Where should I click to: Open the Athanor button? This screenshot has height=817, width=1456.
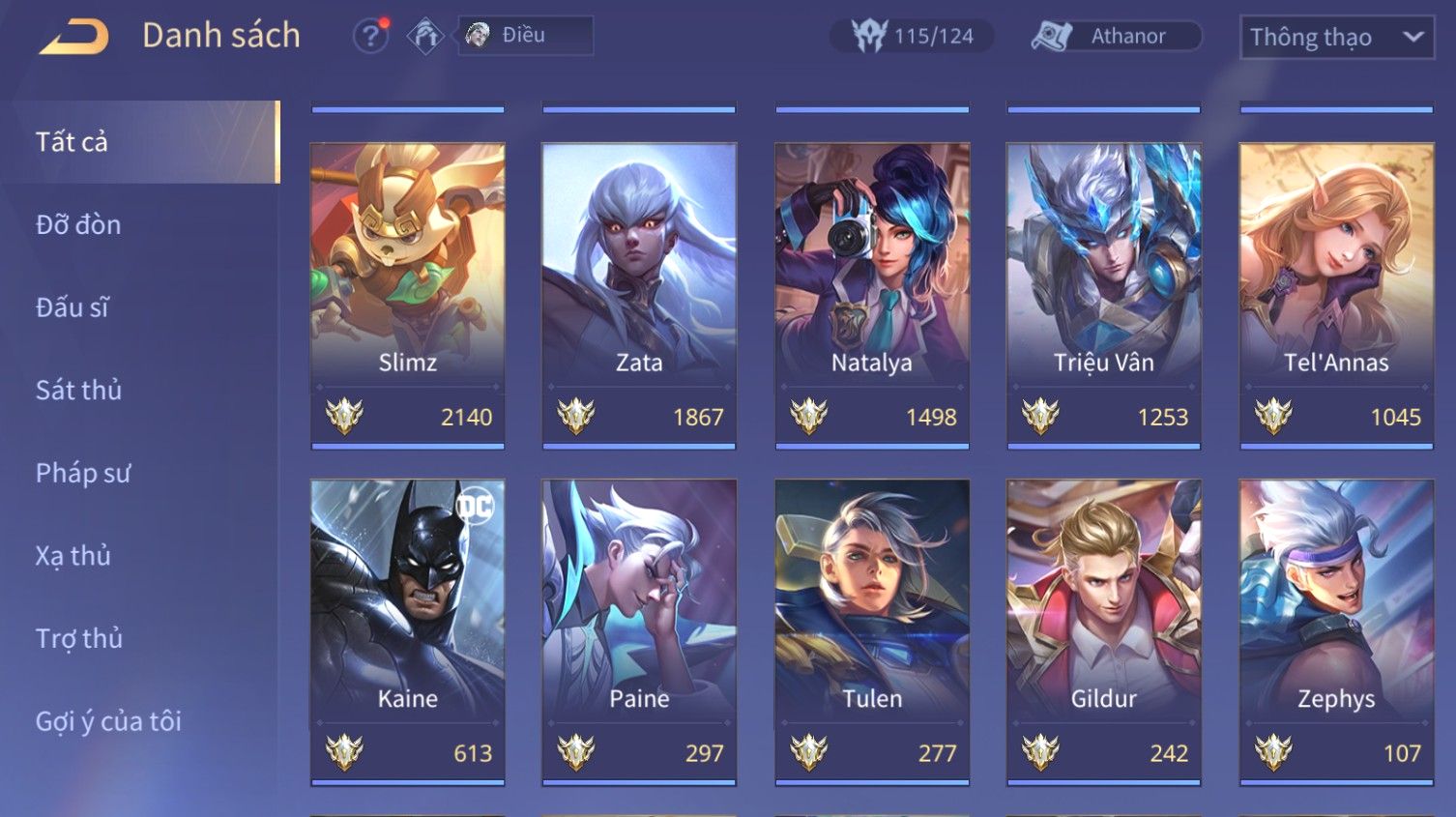click(x=1117, y=37)
